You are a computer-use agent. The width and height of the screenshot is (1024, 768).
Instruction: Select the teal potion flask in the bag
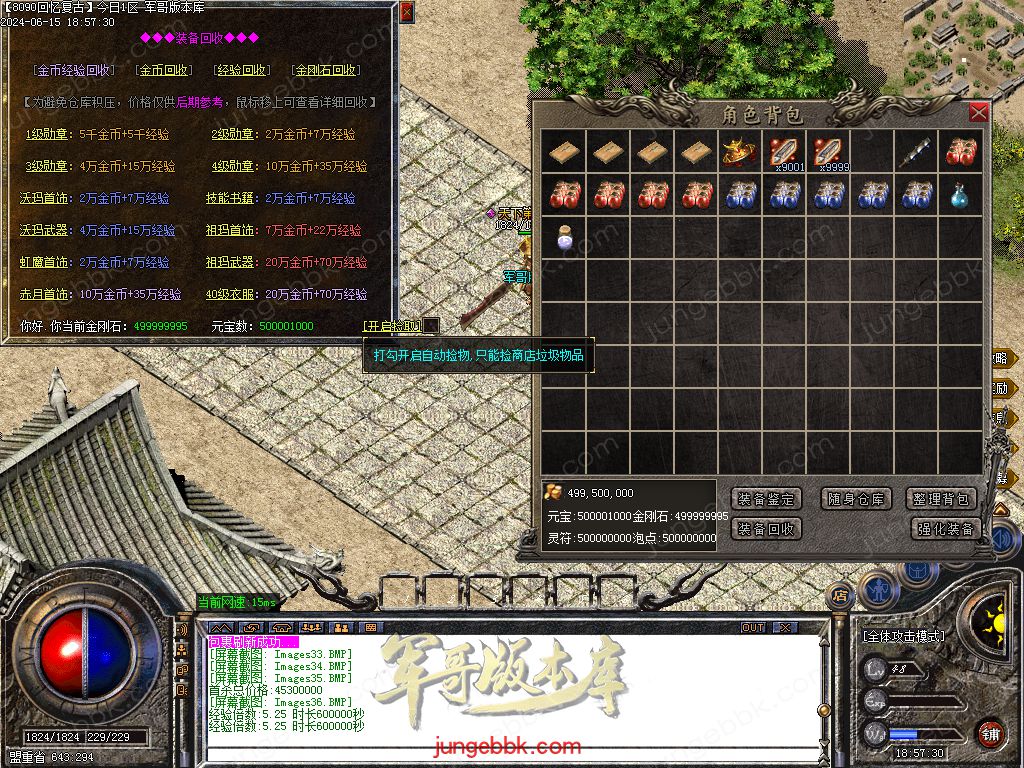point(961,195)
